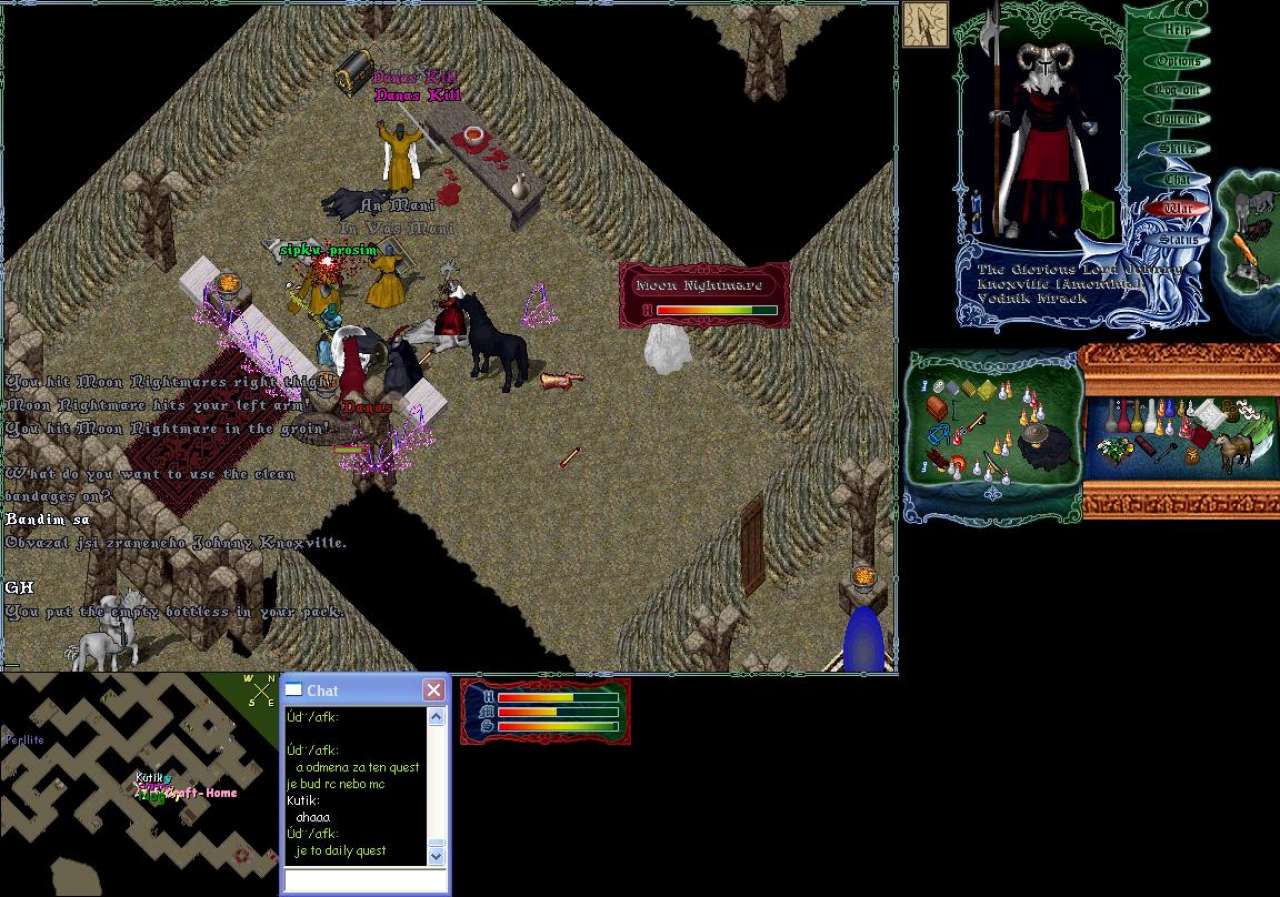Click the Log out button
The width and height of the screenshot is (1280, 897).
tap(1178, 90)
